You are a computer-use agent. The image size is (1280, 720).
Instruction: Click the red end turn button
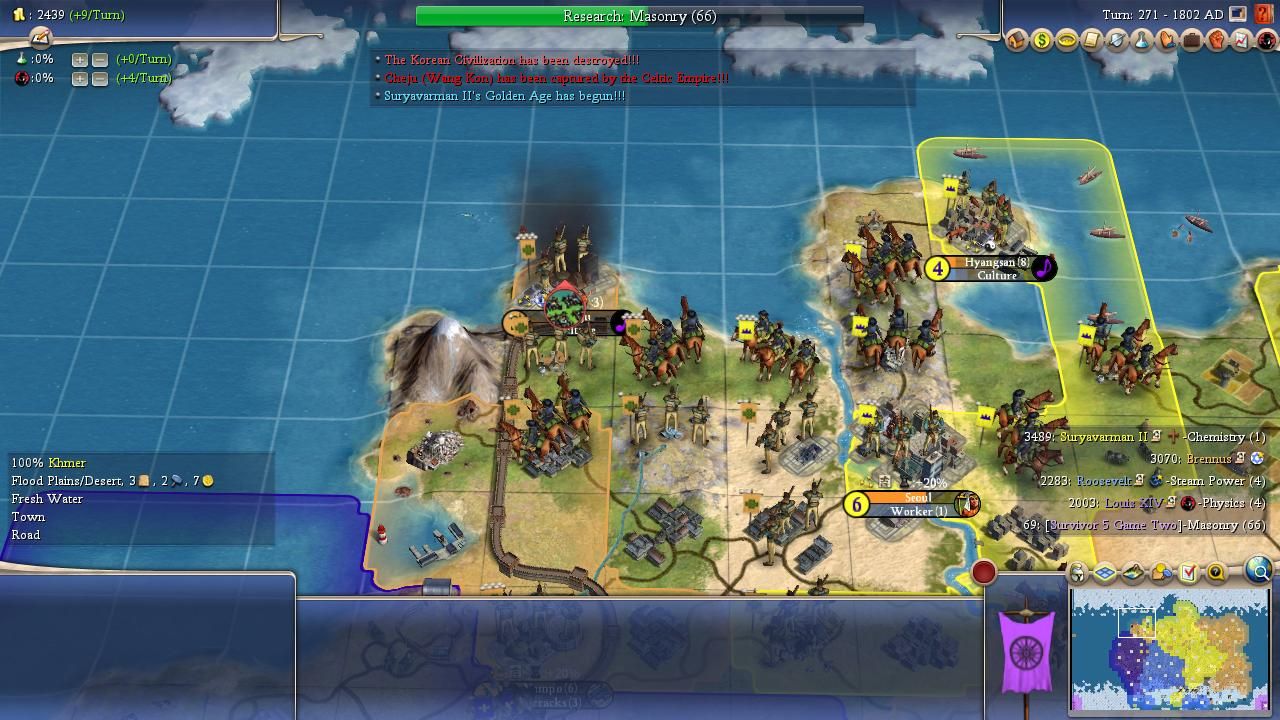pos(984,572)
